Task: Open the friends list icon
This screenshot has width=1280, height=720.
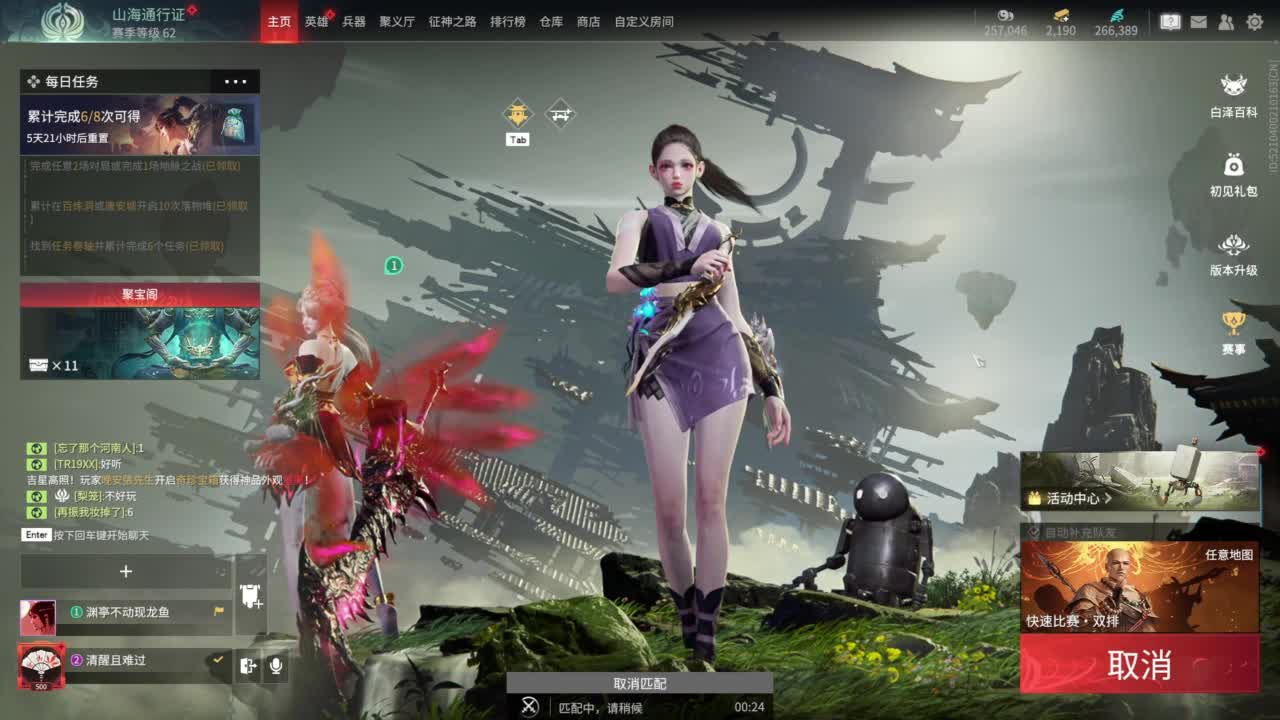Action: (1226, 22)
